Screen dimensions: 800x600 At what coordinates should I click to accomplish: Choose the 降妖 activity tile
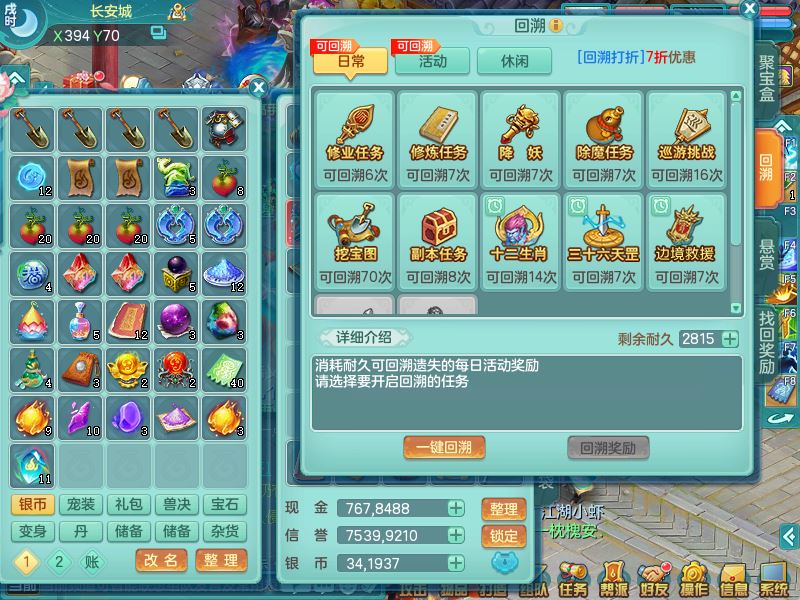pos(521,138)
